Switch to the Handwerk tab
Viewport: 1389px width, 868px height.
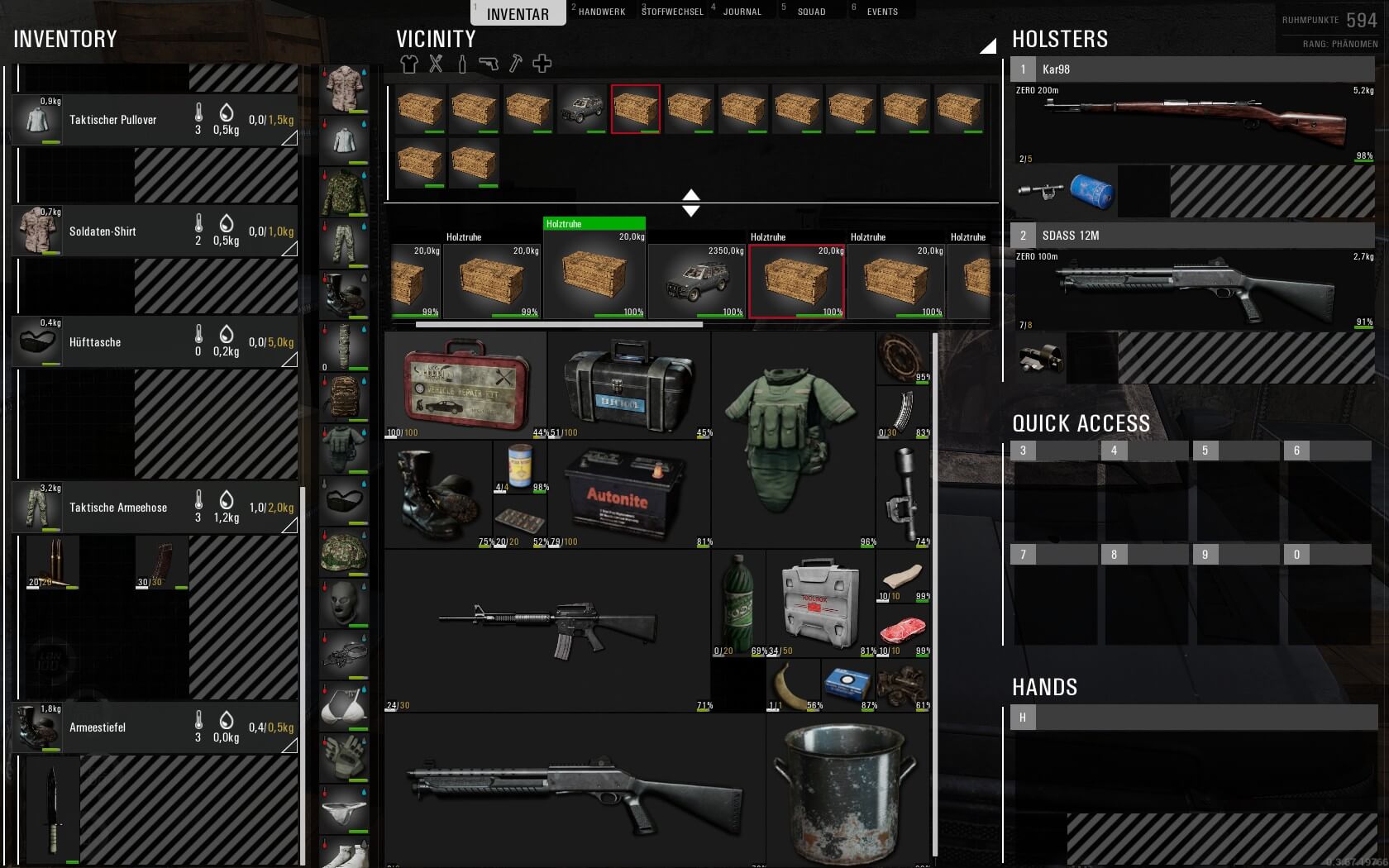(x=601, y=12)
